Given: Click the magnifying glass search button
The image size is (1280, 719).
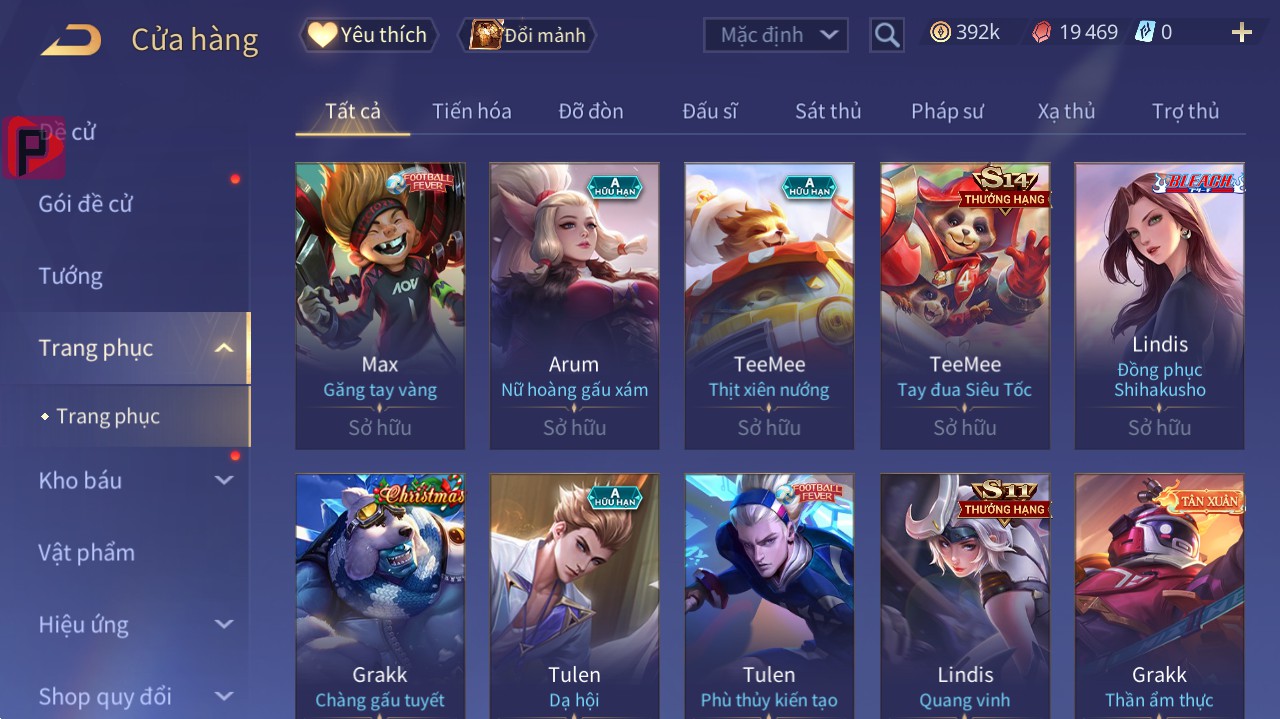Looking at the screenshot, I should [x=886, y=36].
